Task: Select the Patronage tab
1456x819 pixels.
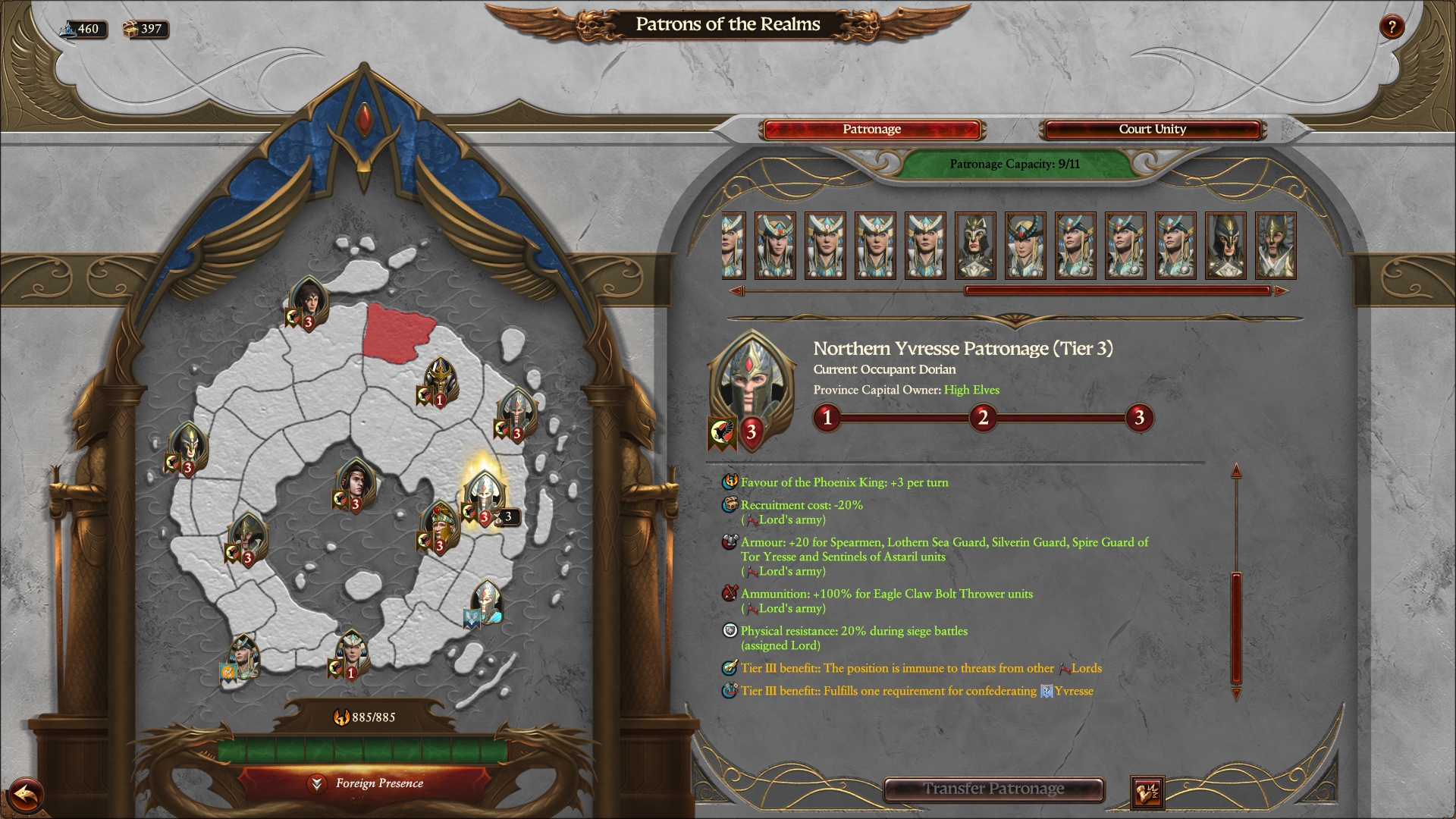Action: [x=871, y=129]
